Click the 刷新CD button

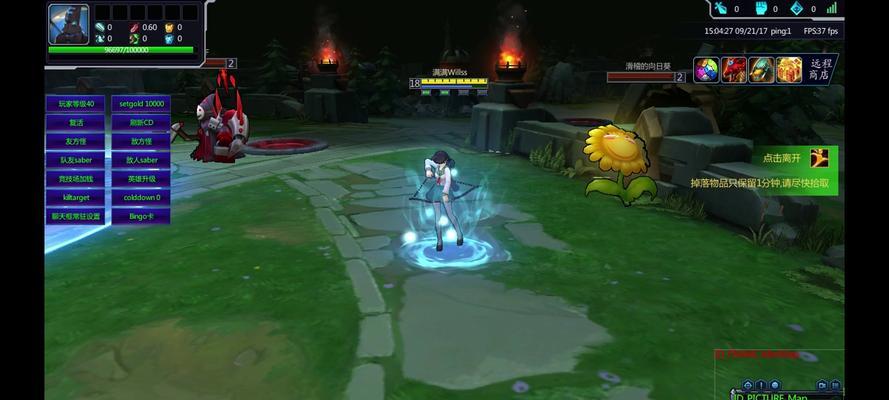pos(141,122)
